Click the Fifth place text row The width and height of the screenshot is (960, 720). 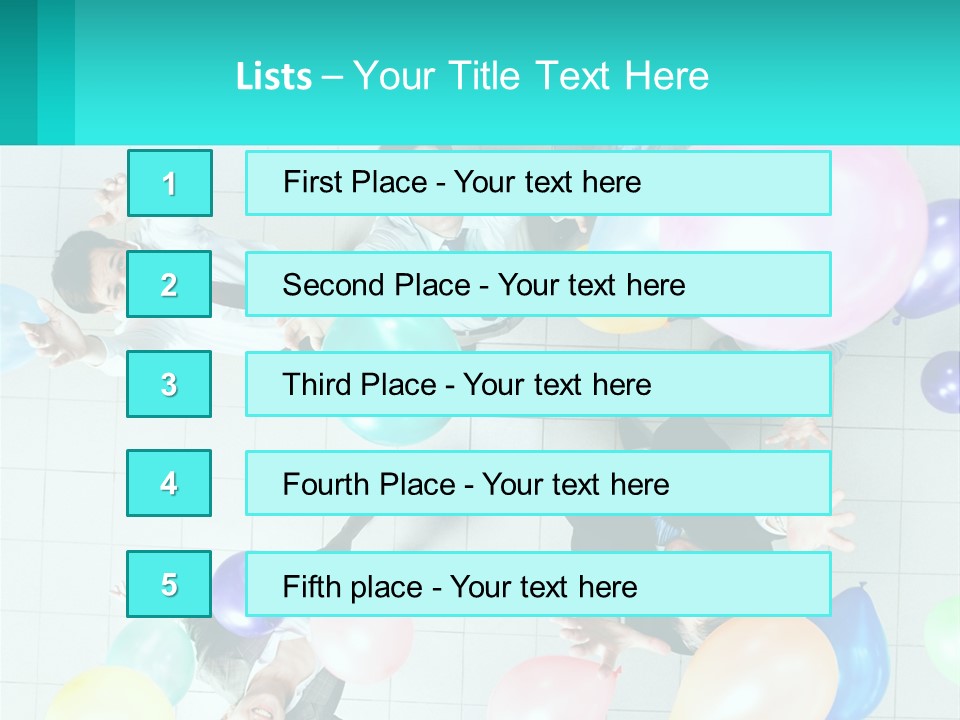click(x=538, y=585)
